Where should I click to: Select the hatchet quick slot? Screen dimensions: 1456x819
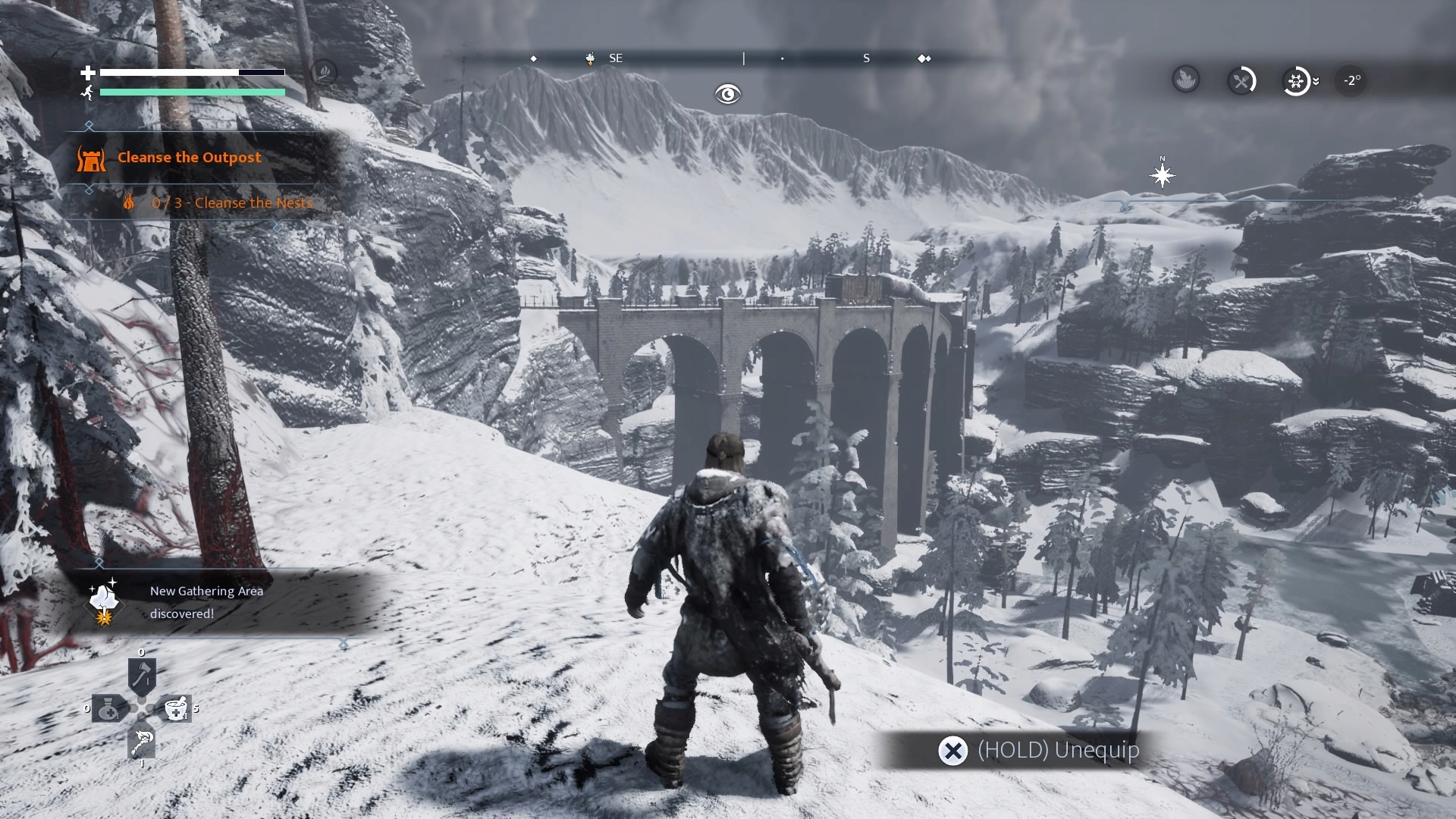coord(142,676)
